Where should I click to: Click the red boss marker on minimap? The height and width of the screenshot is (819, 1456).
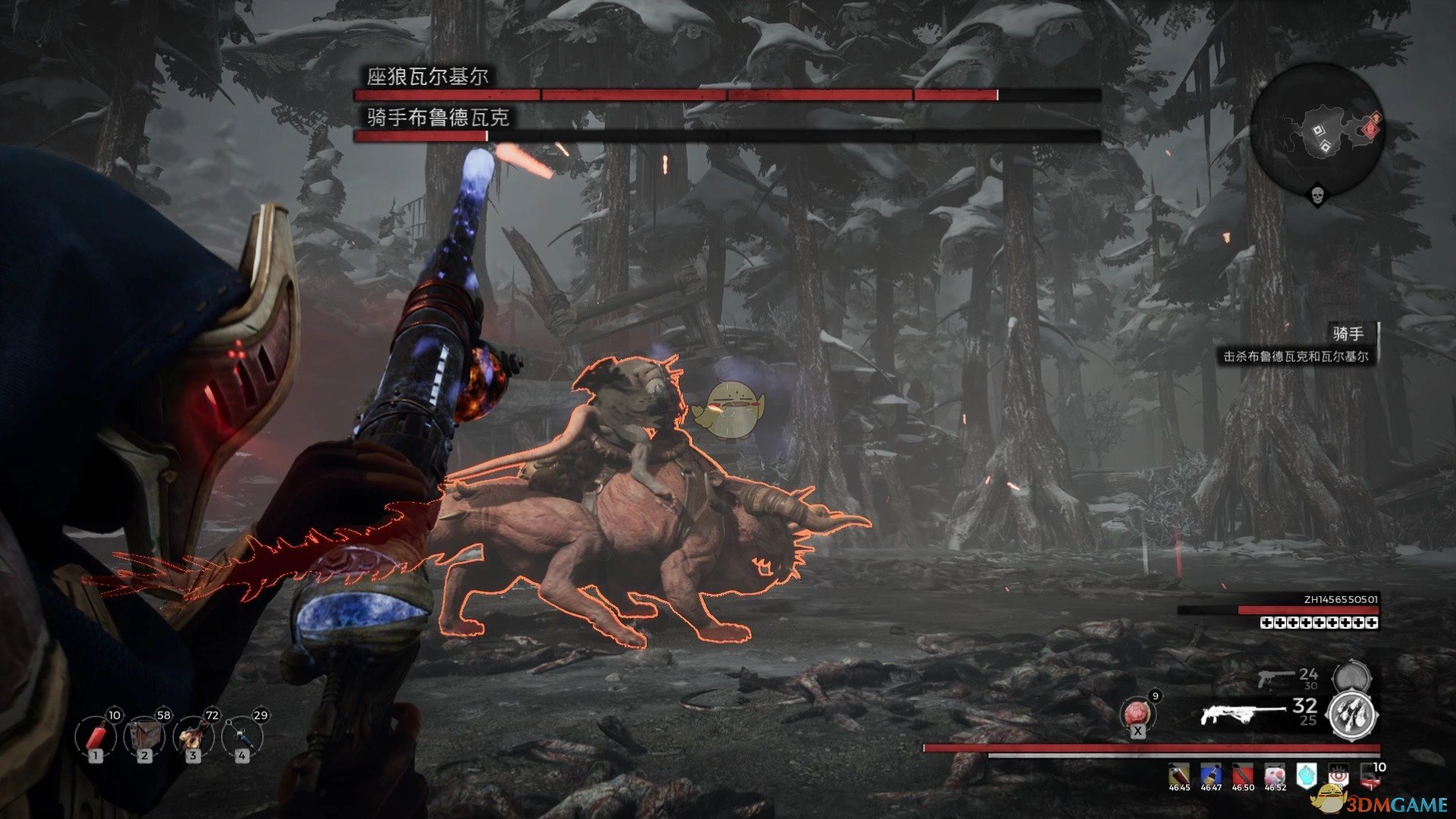click(1372, 127)
